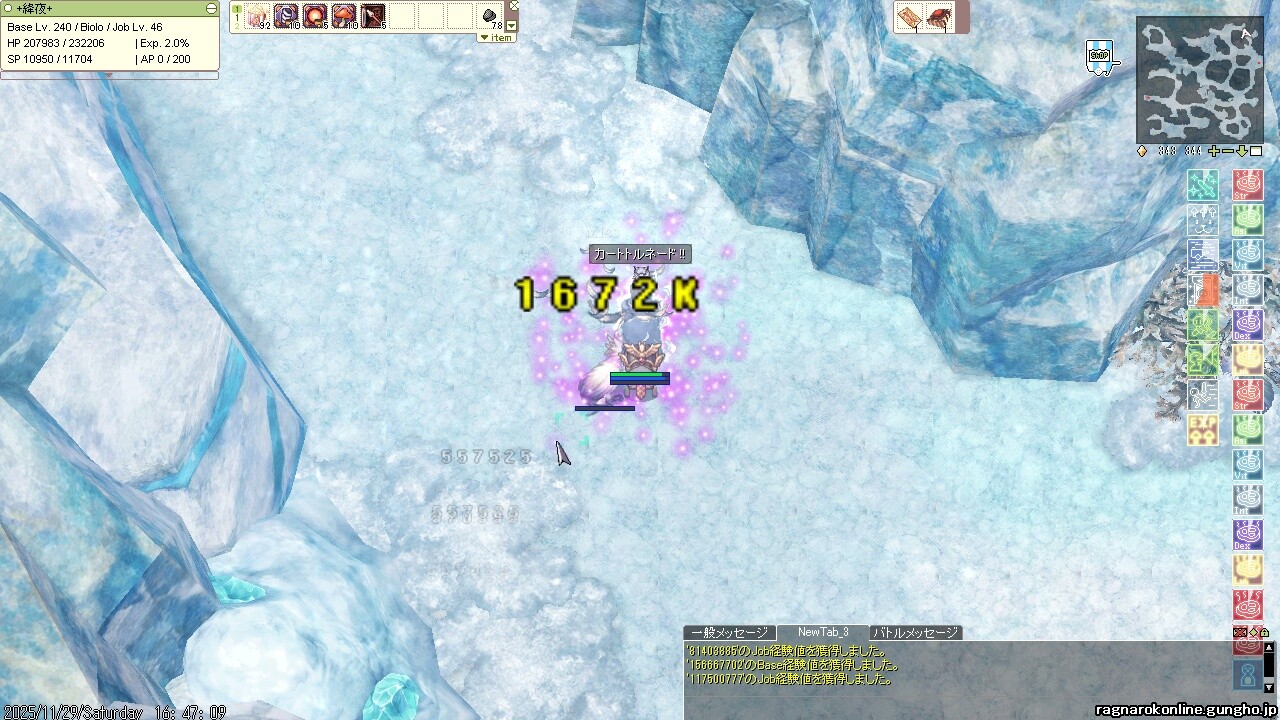The image size is (1280, 720).
Task: Click the minimap's green down arrow button
Action: 1242,151
